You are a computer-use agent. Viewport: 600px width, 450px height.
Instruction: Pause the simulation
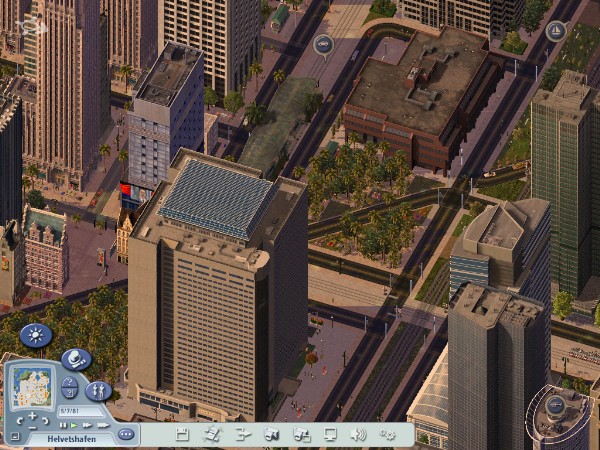point(63,425)
